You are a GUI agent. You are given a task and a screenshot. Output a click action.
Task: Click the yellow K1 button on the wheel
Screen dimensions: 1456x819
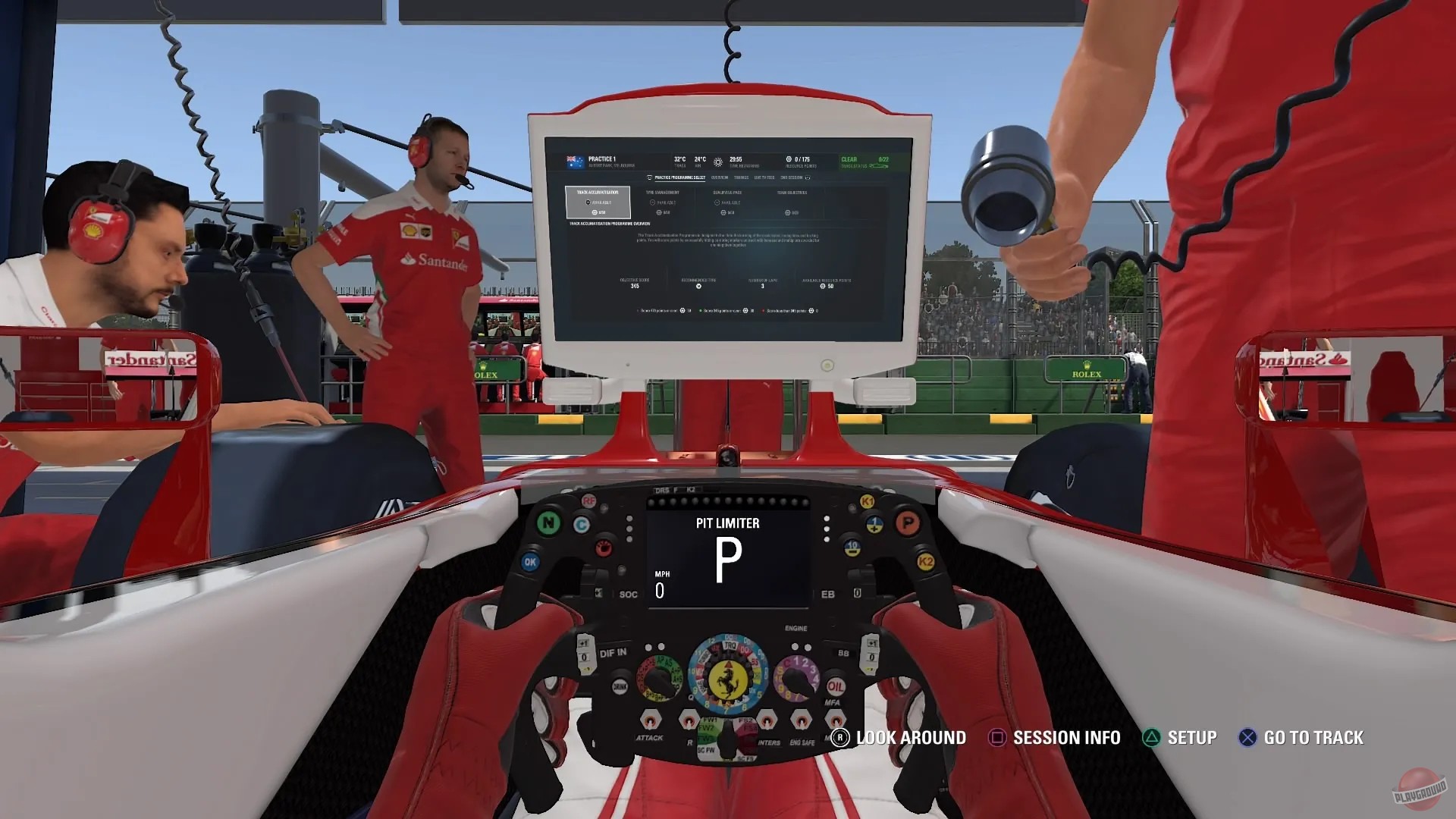coord(868,500)
